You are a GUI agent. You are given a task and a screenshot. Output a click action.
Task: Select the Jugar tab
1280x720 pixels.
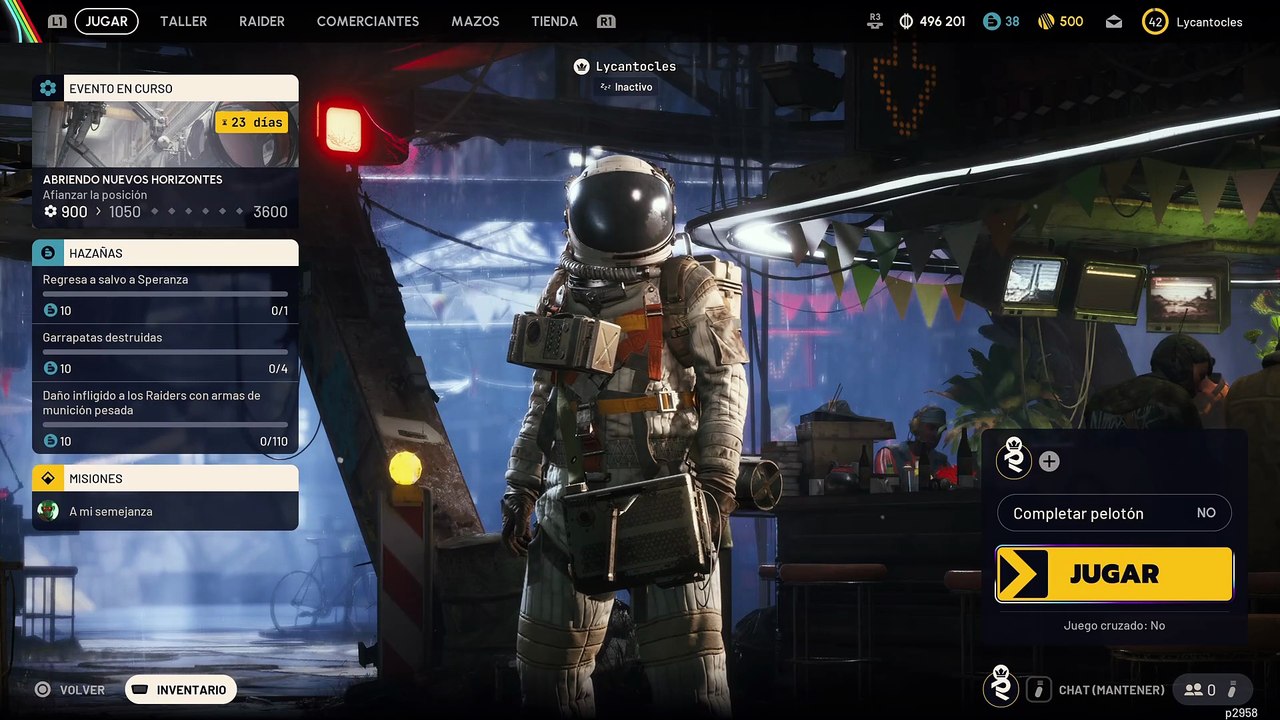point(106,21)
